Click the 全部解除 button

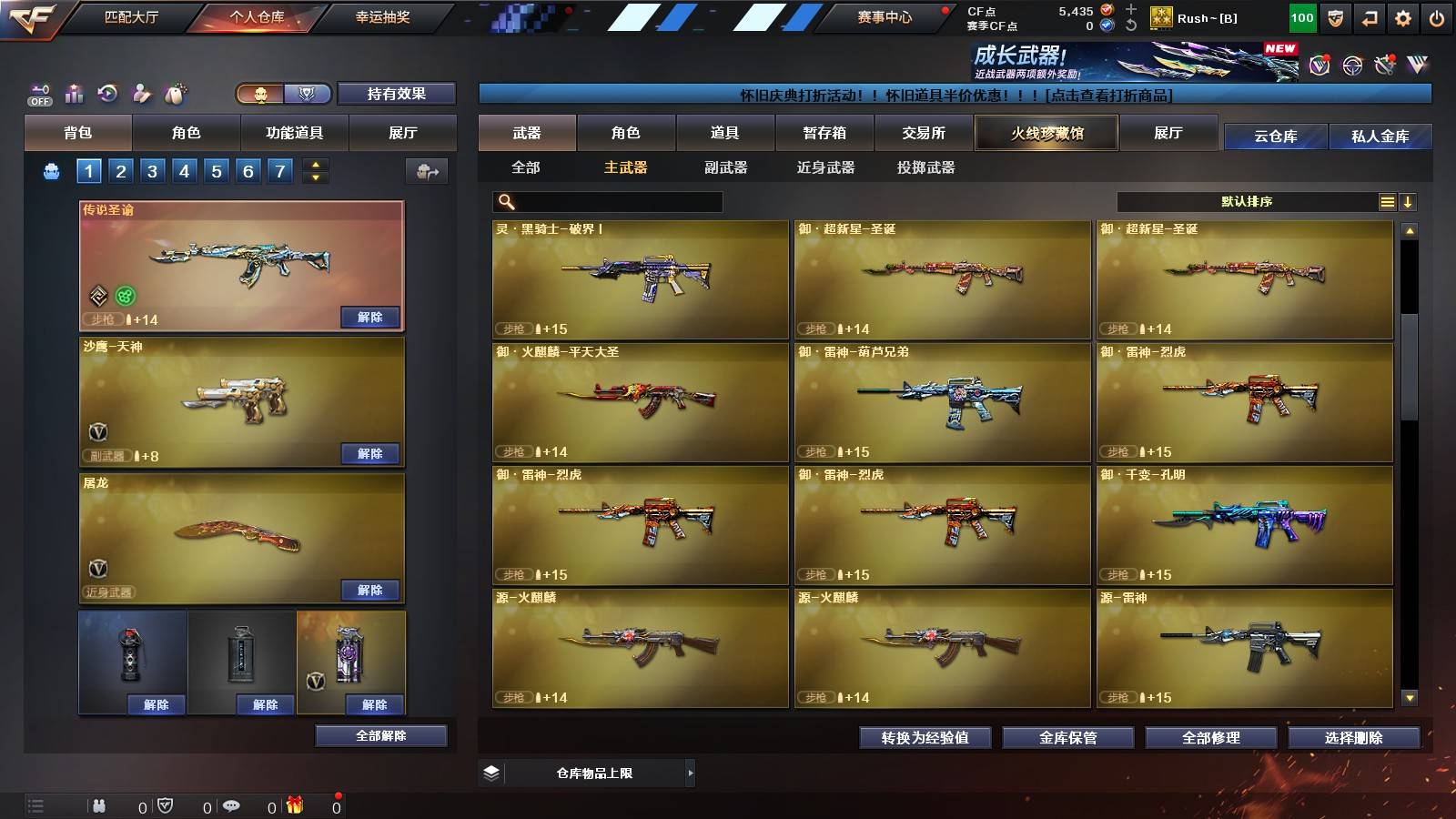coord(380,735)
